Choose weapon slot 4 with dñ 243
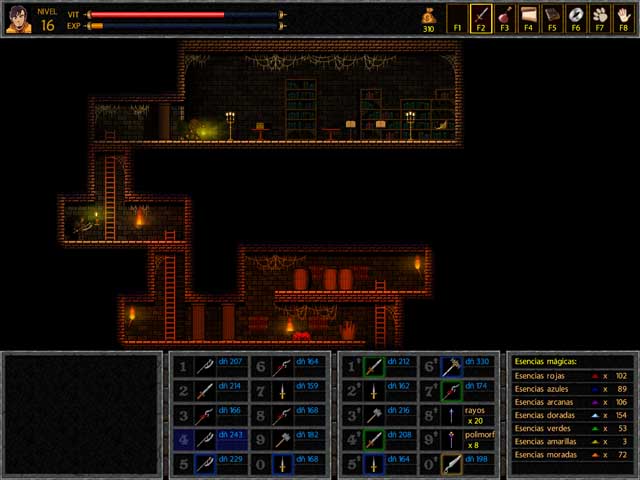 pos(205,440)
